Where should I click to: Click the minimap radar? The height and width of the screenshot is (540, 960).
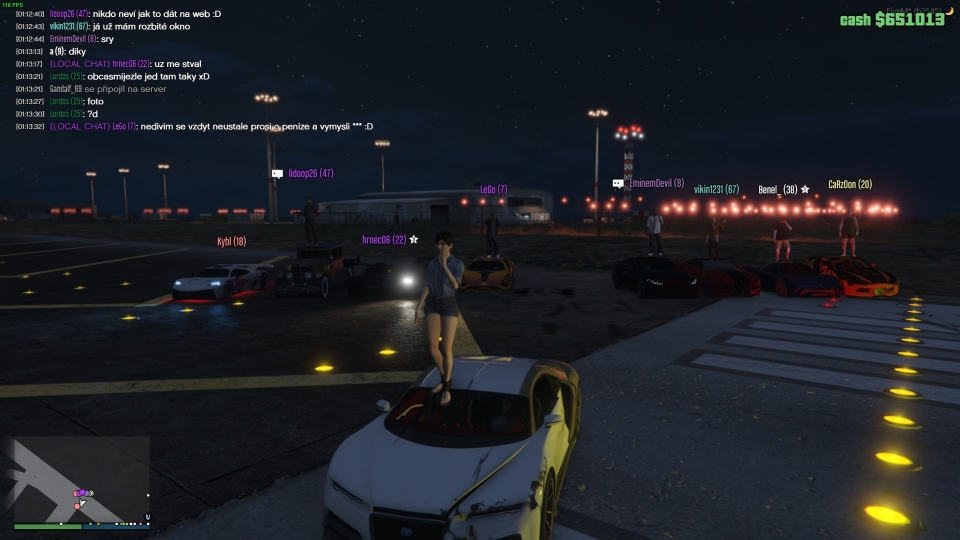82,482
